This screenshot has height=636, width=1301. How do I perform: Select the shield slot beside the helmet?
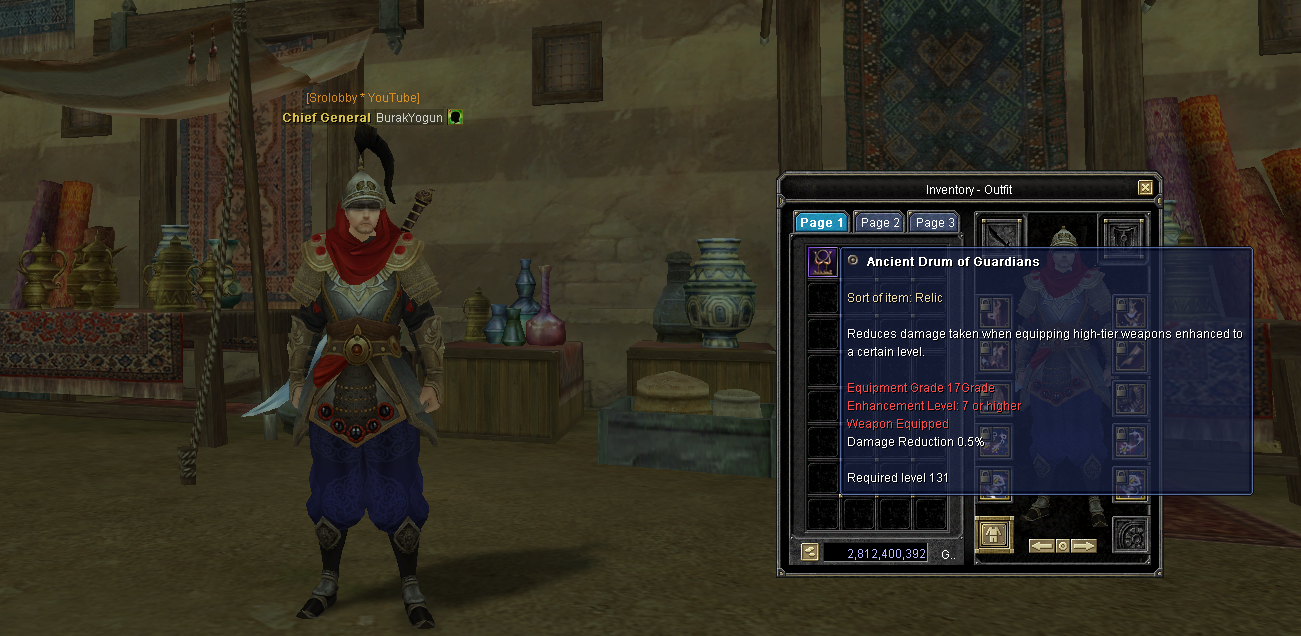click(1121, 234)
